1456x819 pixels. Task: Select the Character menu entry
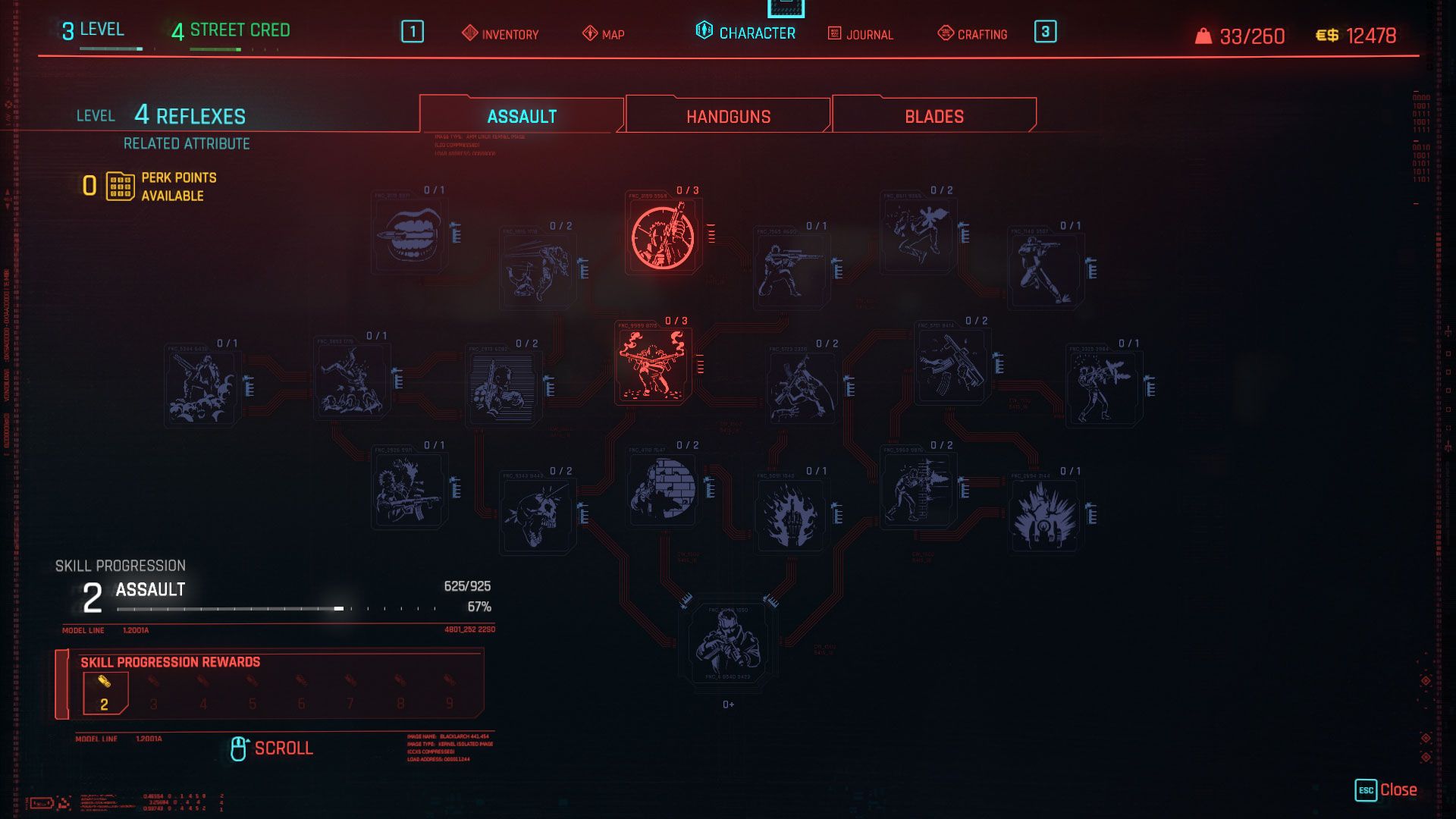pyautogui.click(x=745, y=33)
